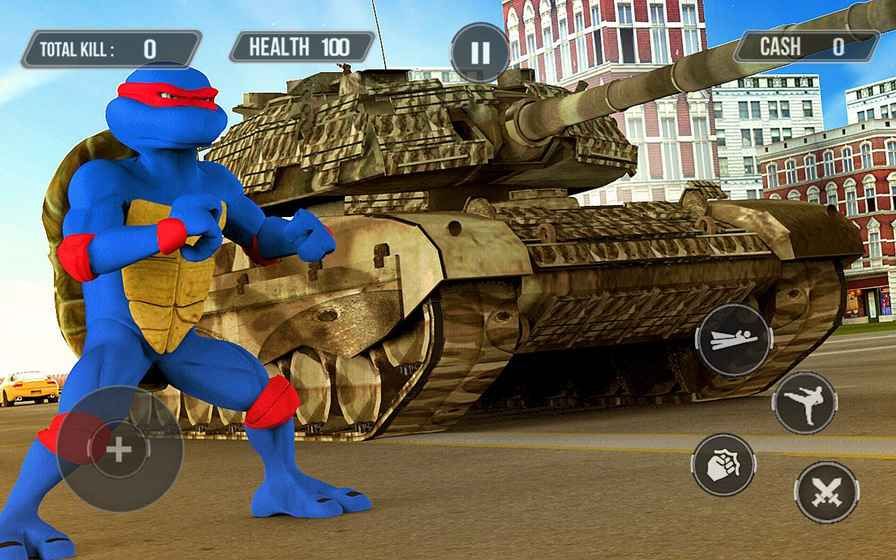The image size is (896, 560).
Task: Activate the dive/slide move icon
Action: [x=733, y=340]
